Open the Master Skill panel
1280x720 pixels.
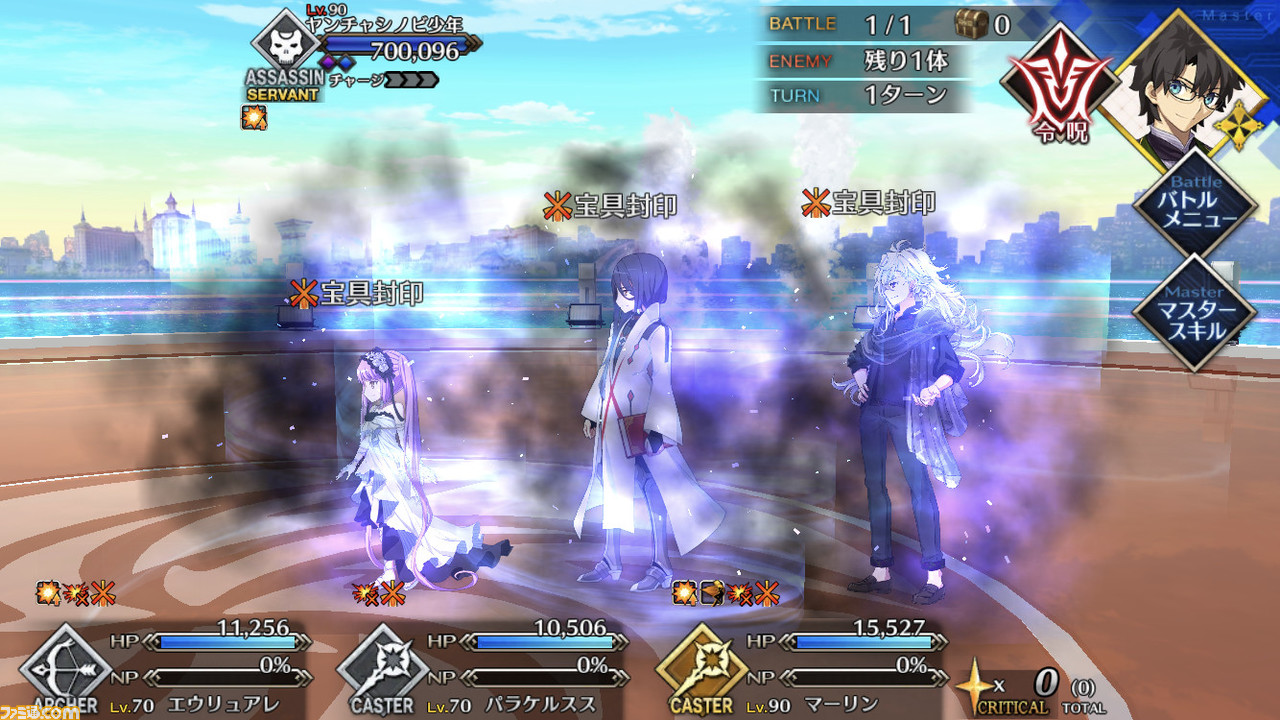[1196, 311]
